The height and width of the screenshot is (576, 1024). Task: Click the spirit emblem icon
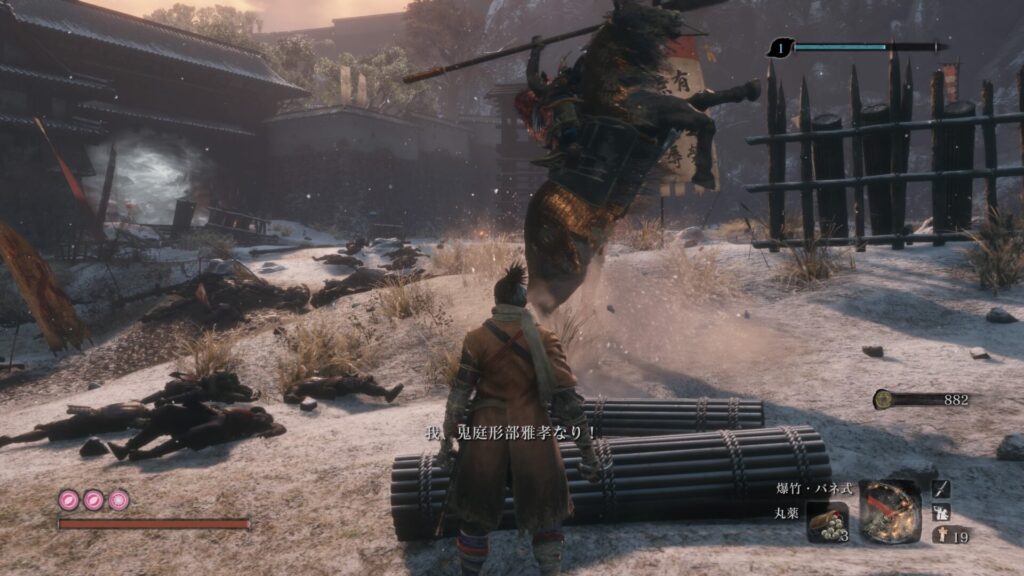pyautogui.click(x=941, y=536)
